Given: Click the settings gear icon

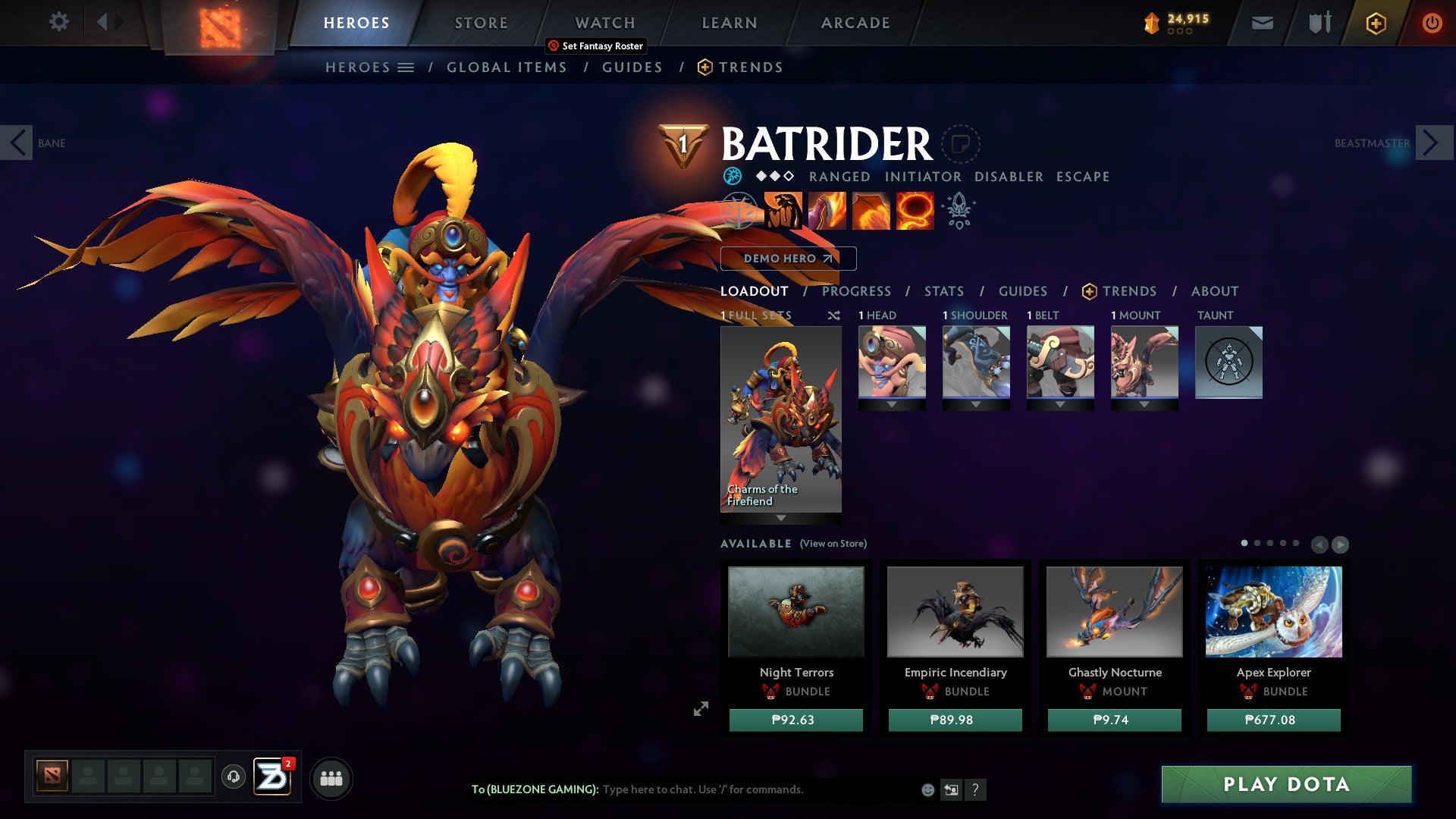Looking at the screenshot, I should pyautogui.click(x=58, y=22).
